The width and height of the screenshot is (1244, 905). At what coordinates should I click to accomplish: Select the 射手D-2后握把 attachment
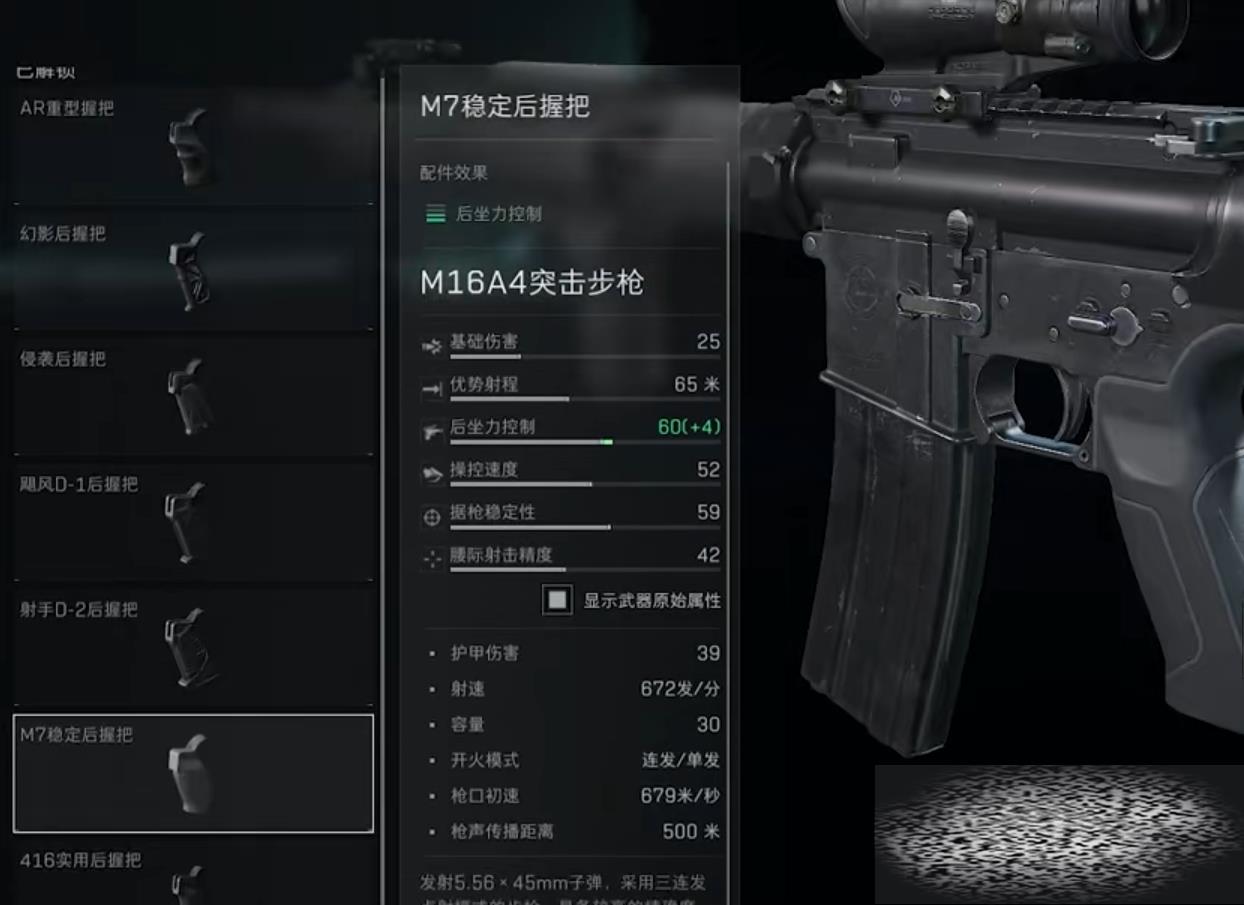point(193,646)
